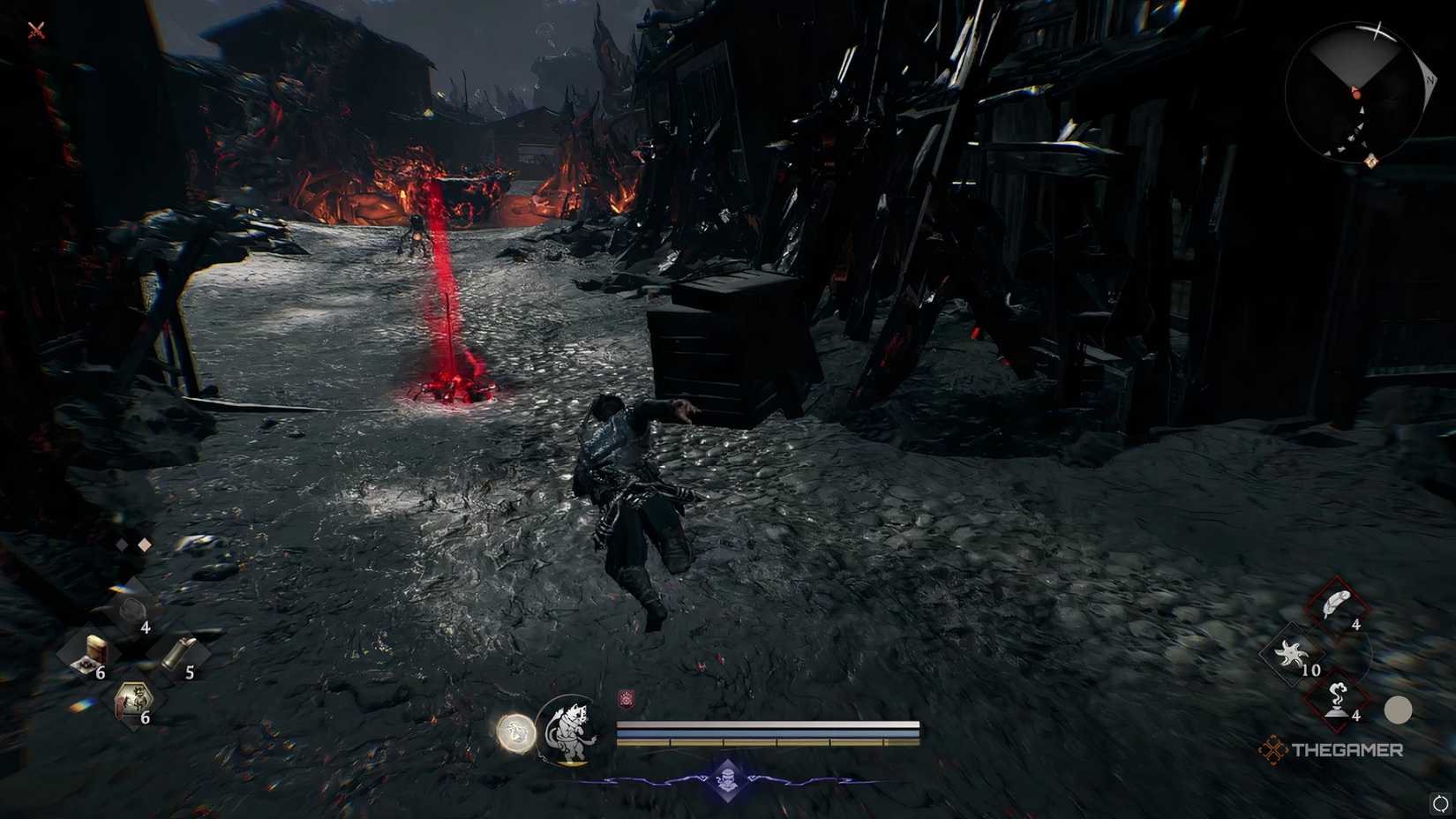Select the glowing coin orb icon
This screenshot has height=819, width=1456.
click(514, 732)
